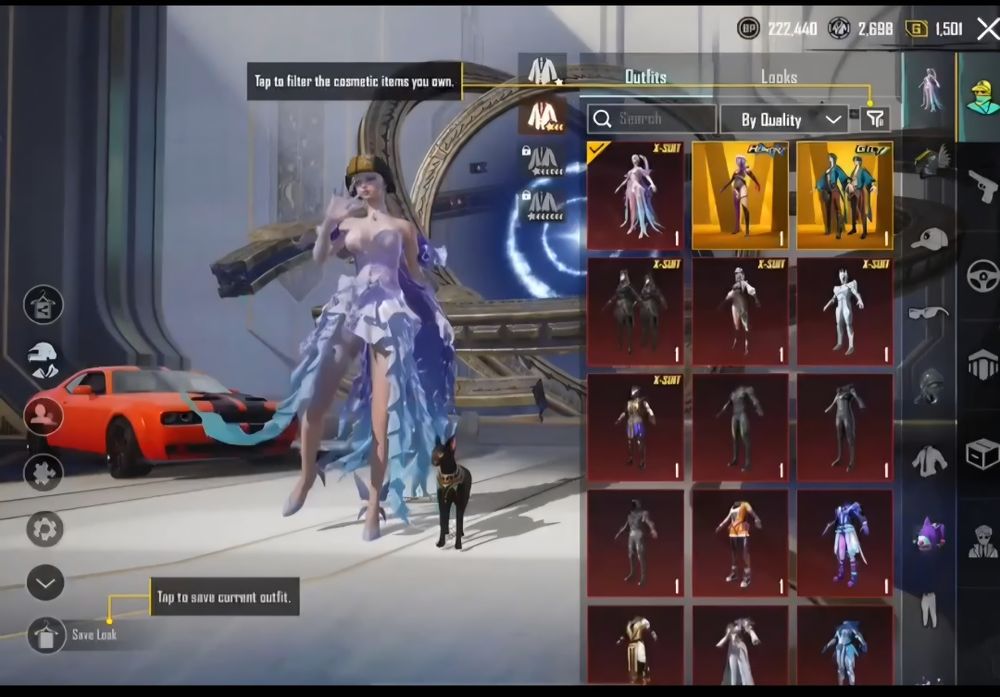This screenshot has width=1000, height=697.
Task: Open the gear settings icon on left
Action: point(45,528)
